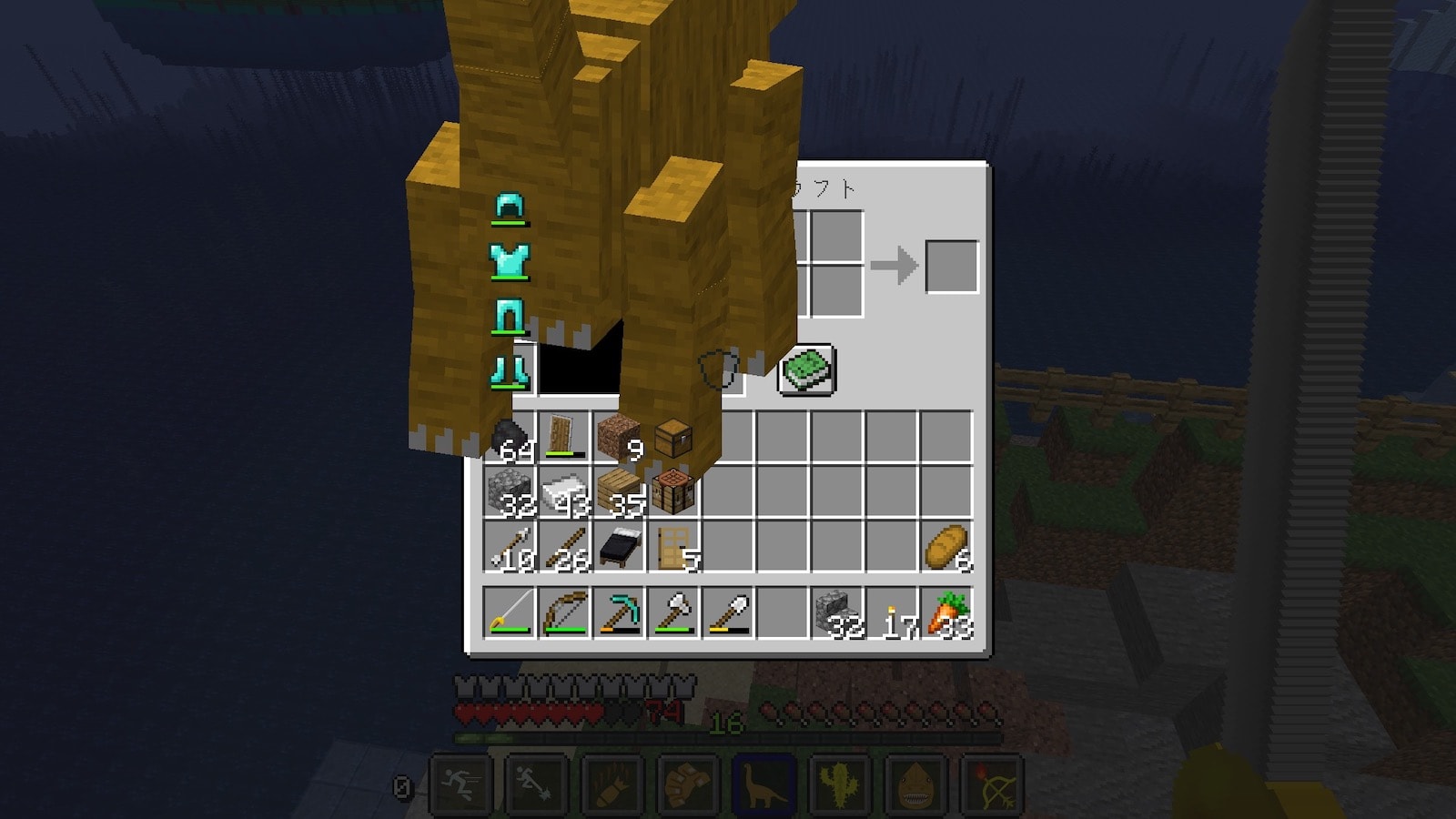
Task: Grab the oak planks stack
Action: click(619, 493)
